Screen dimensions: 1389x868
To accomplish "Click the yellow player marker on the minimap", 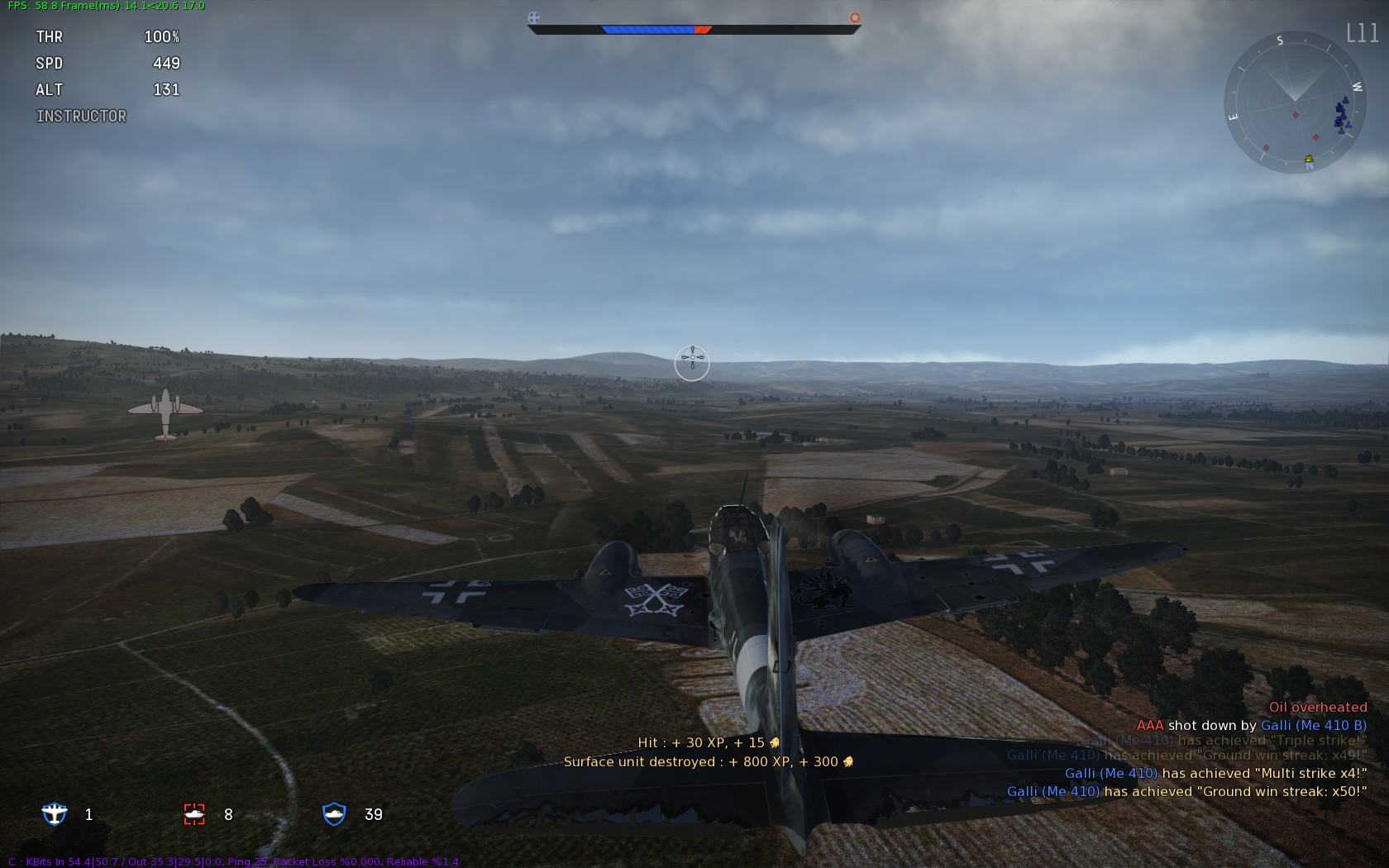I will pyautogui.click(x=1309, y=159).
